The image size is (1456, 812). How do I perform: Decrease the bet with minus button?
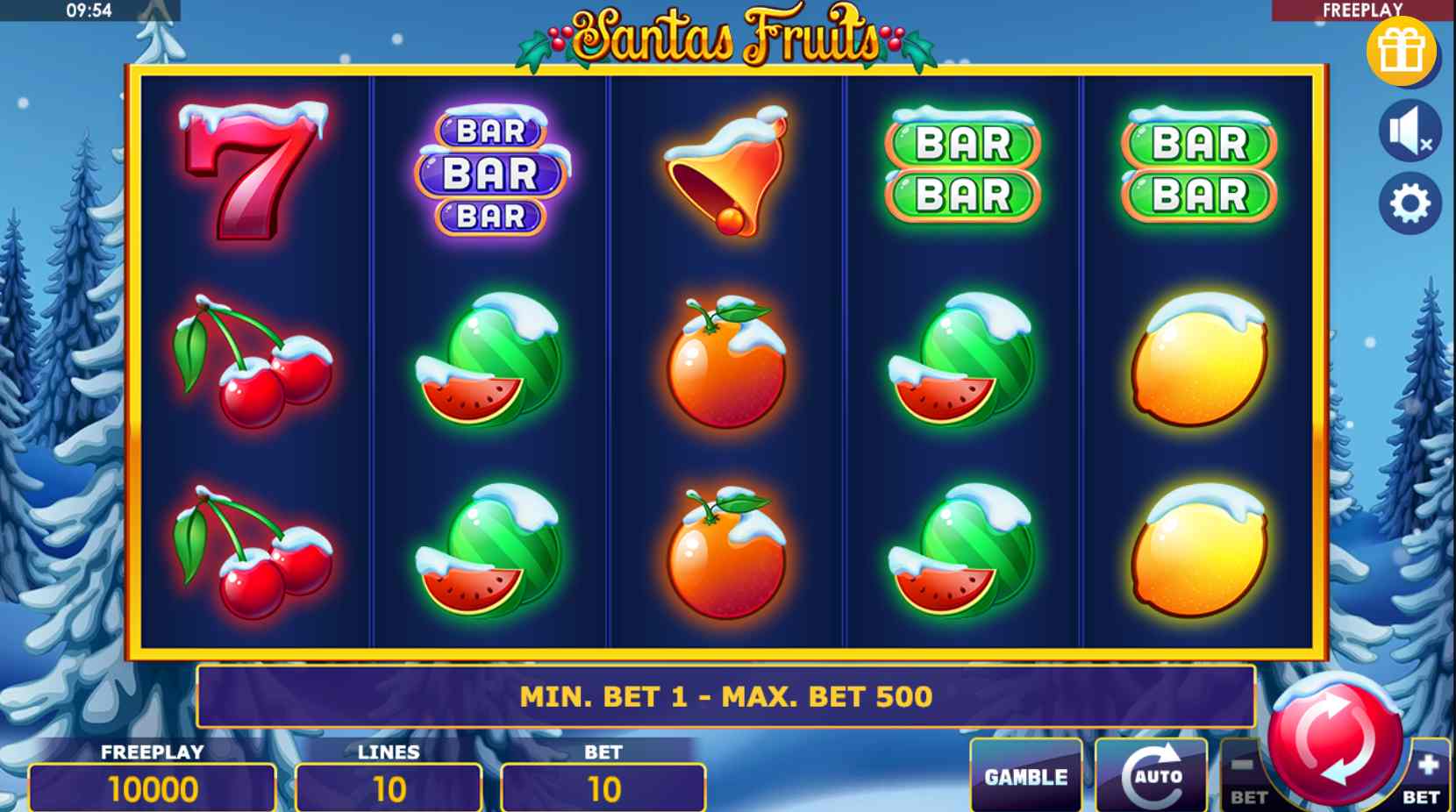point(1244,777)
